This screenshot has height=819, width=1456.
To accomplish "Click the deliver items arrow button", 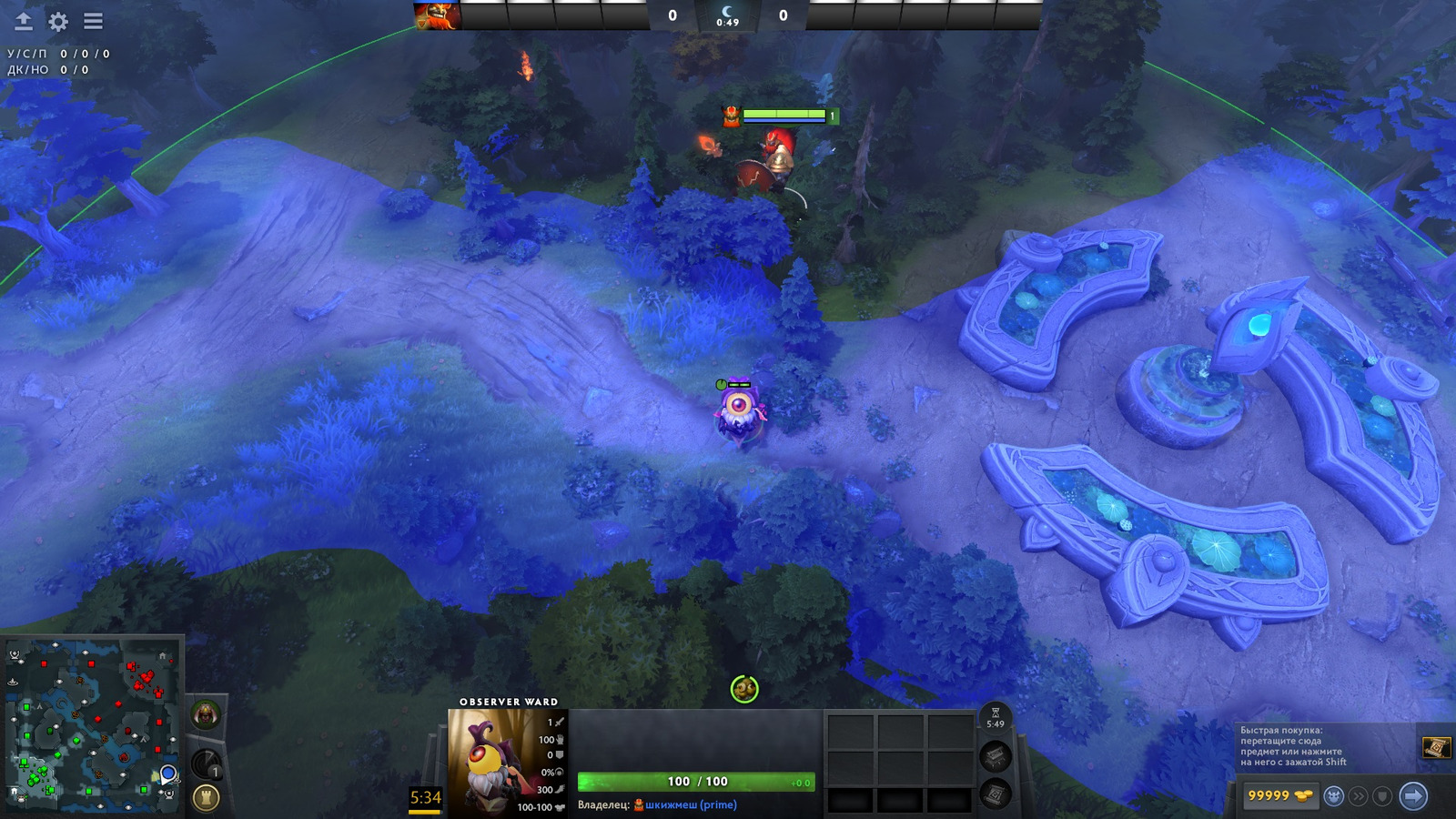I will [x=1413, y=796].
